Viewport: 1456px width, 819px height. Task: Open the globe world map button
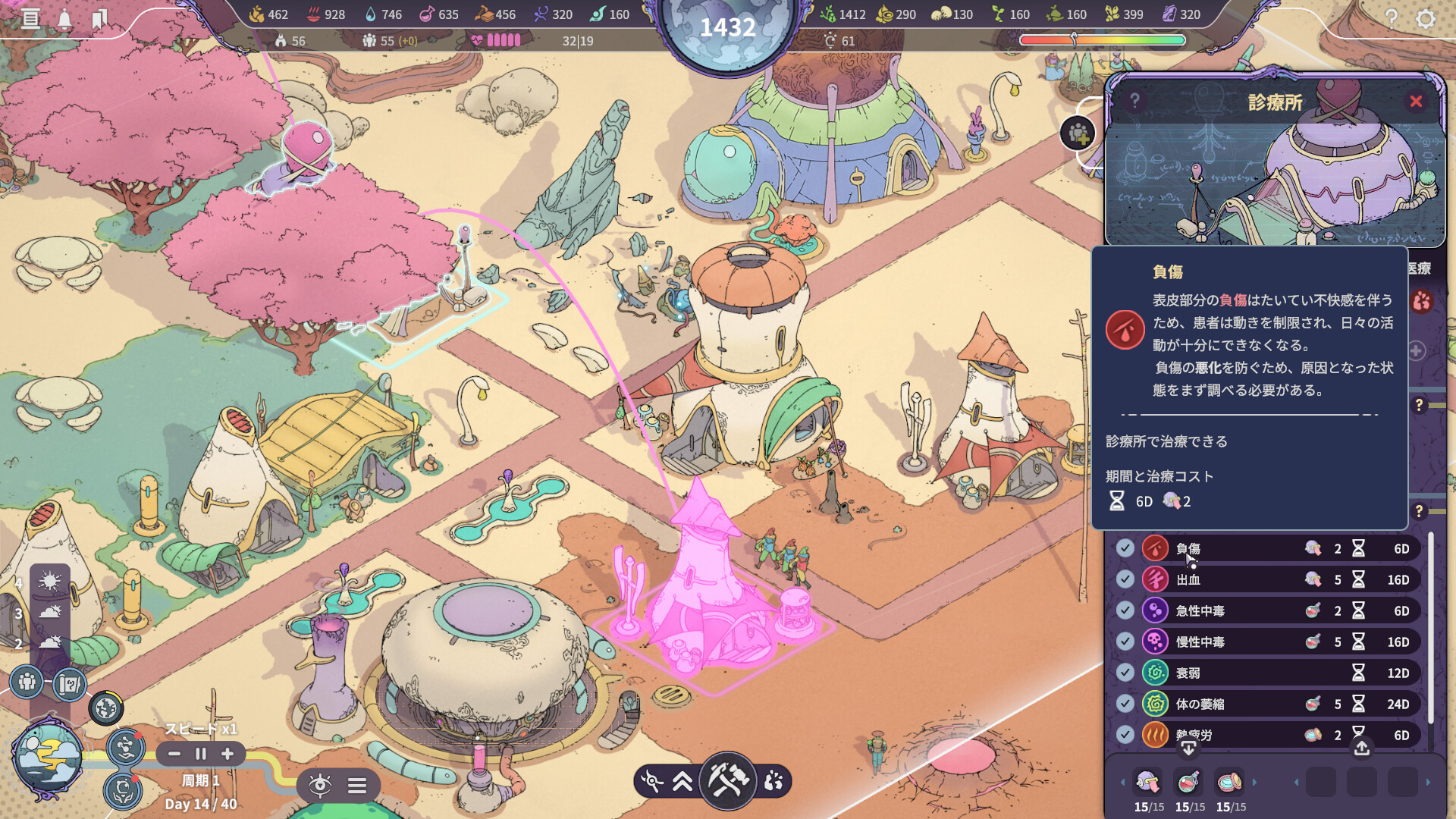106,708
